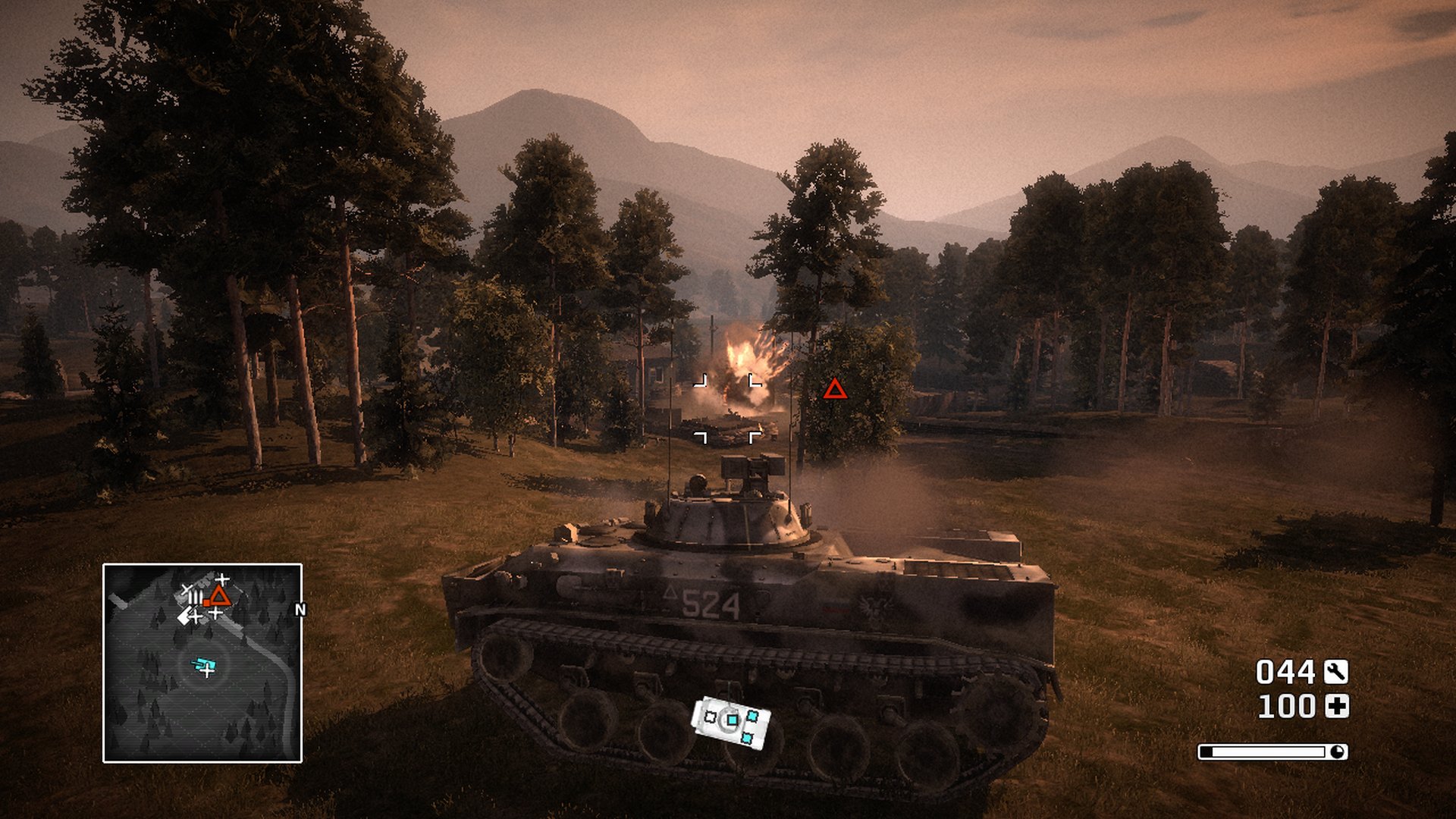Select the wrench repair icon
The width and height of the screenshot is (1456, 819).
click(1336, 672)
